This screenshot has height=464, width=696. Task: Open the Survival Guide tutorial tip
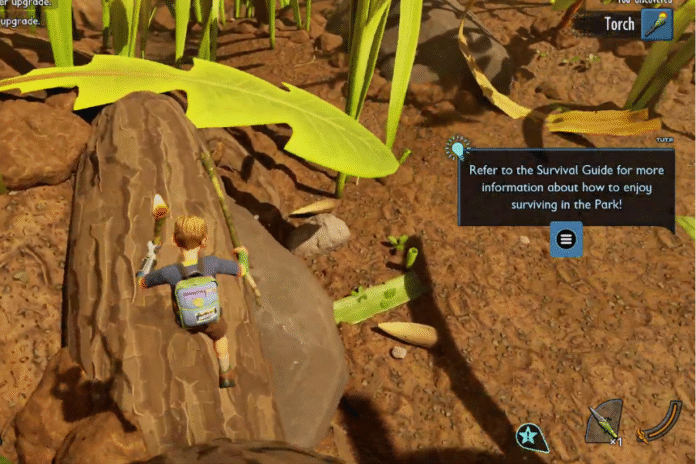click(565, 187)
